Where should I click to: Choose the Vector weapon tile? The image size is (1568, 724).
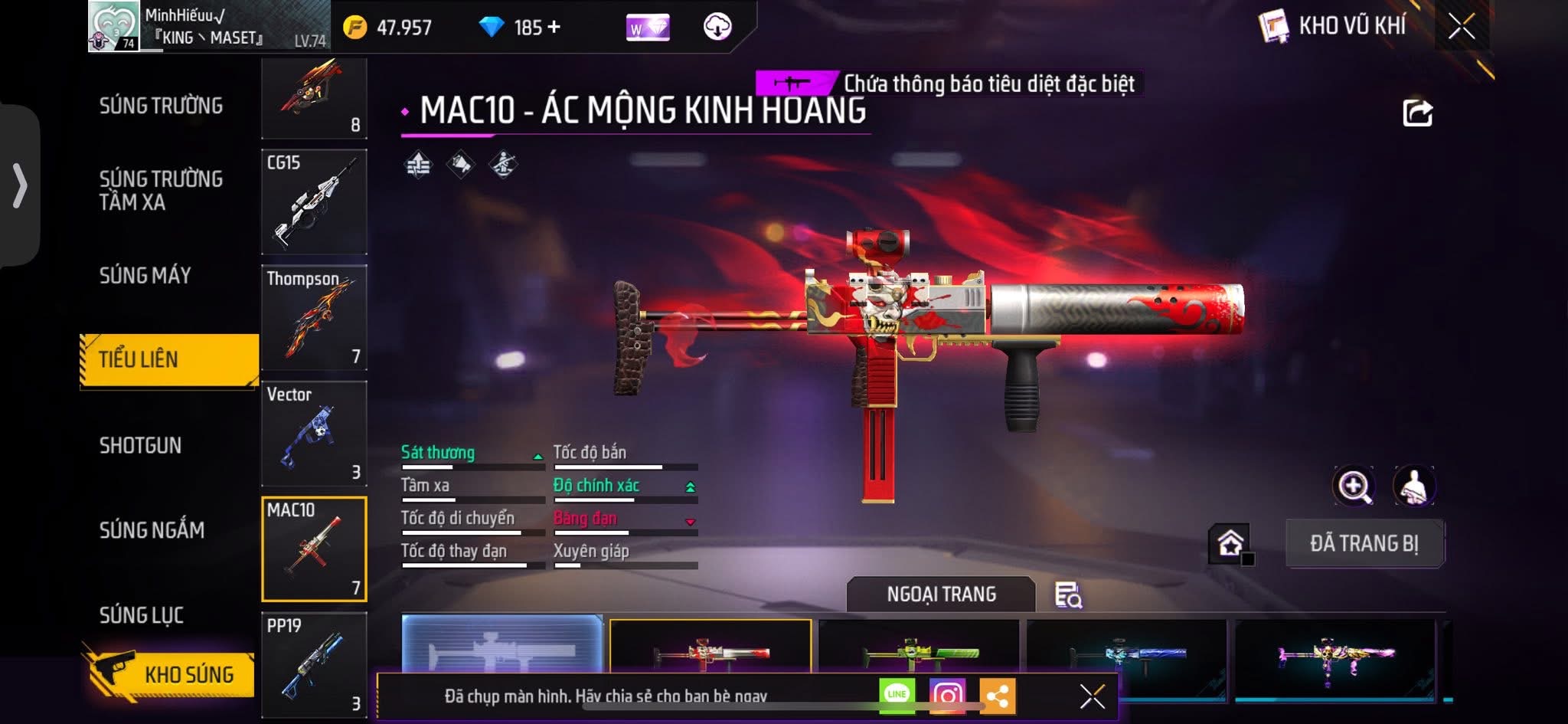(x=314, y=434)
